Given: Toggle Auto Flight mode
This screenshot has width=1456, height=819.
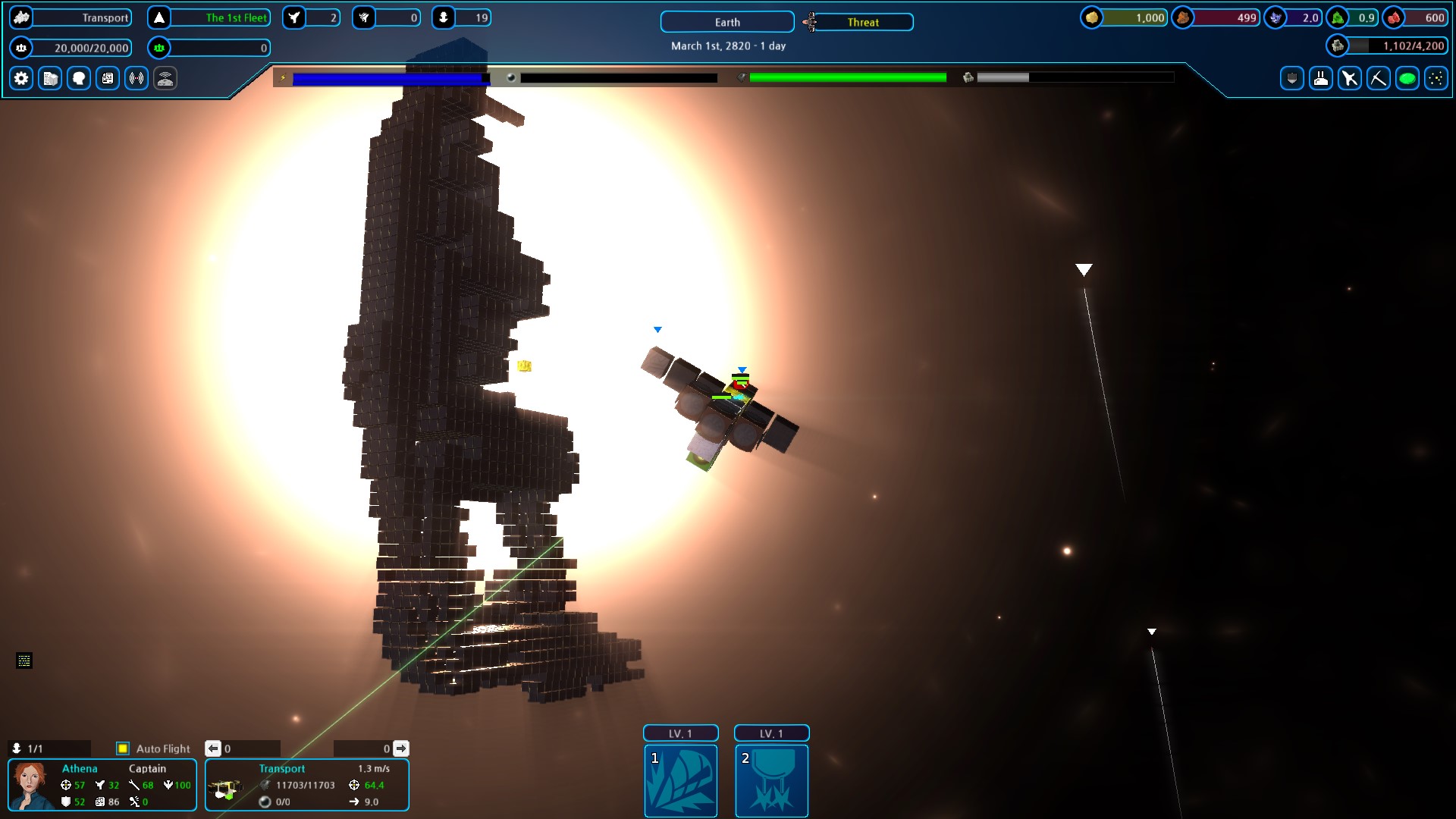Looking at the screenshot, I should click(x=123, y=748).
